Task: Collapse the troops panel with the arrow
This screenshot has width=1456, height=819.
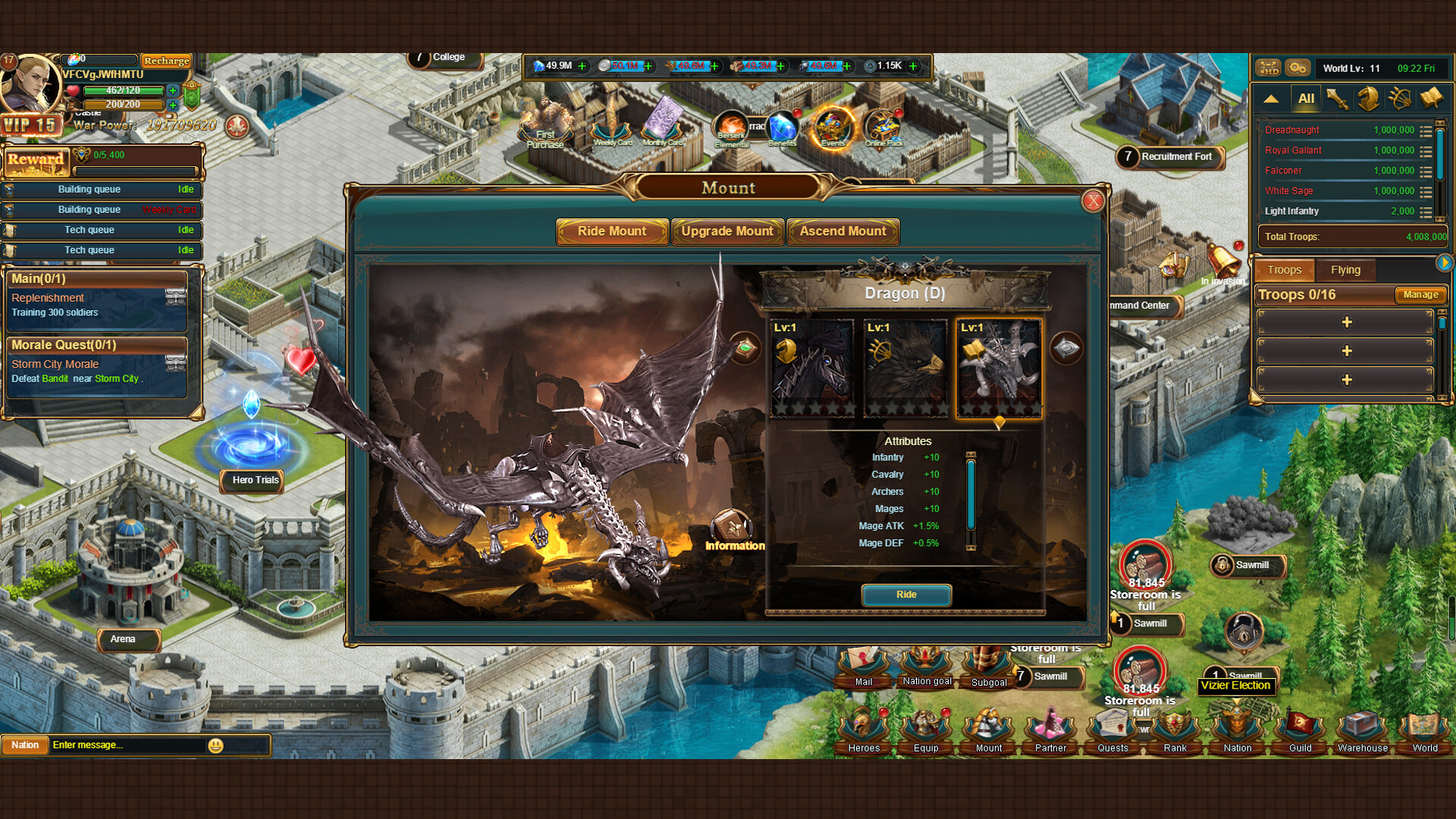Action: [1271, 98]
